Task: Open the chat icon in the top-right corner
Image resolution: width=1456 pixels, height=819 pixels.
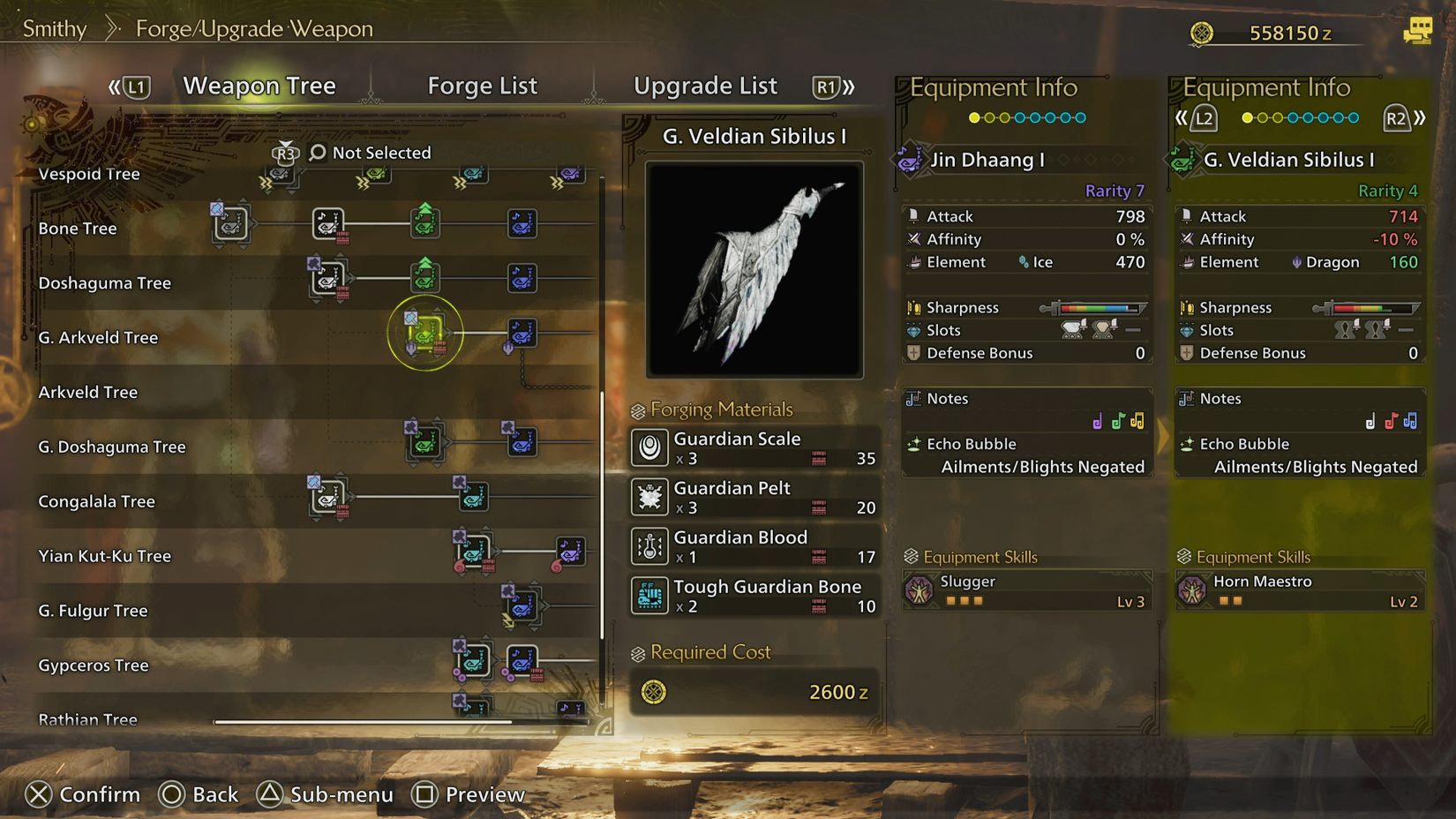Action: tap(1418, 29)
